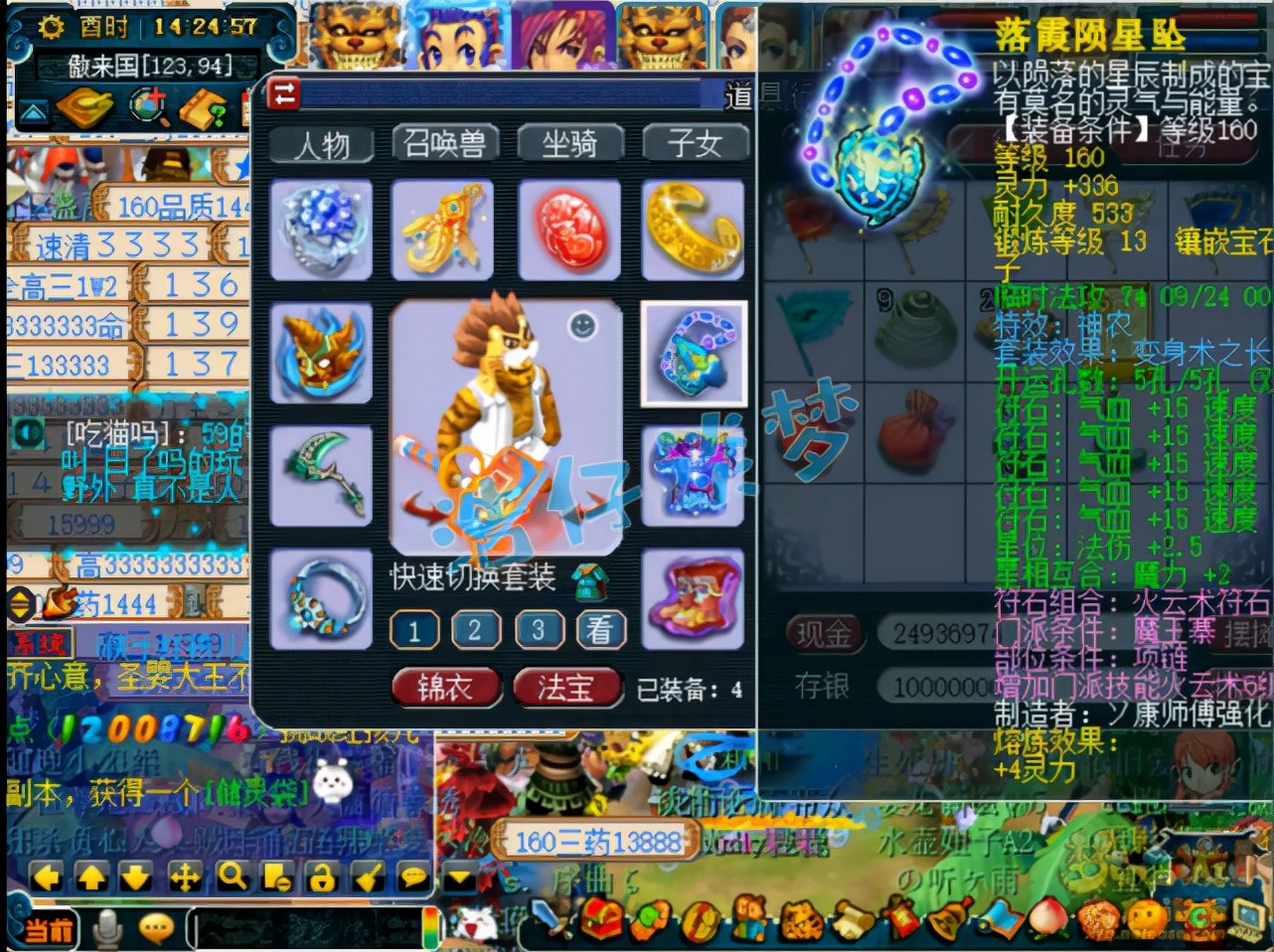Viewport: 1274px width, 952px height.
Task: Toggle the open padlock icon in the navigation toolbar
Action: point(321,876)
